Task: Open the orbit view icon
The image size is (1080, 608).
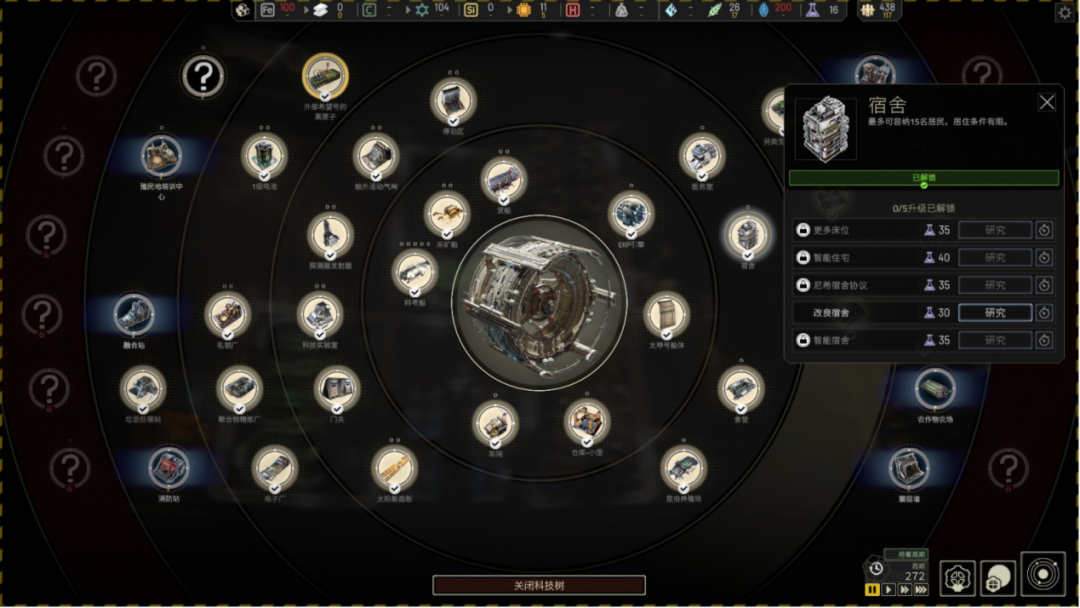Action: pyautogui.click(x=1042, y=575)
